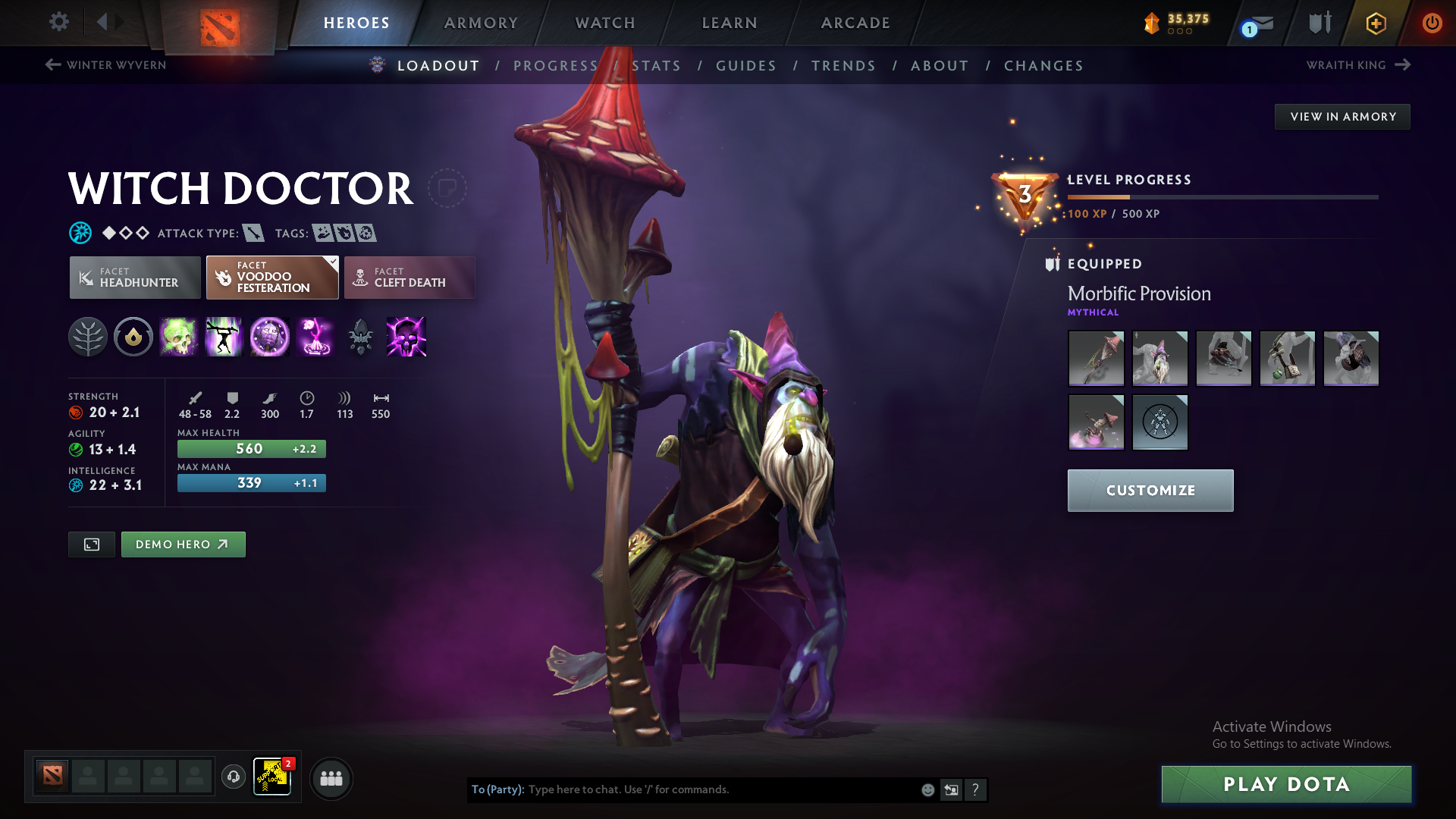This screenshot has width=1456, height=819.
Task: Switch to the Cleft Death facet
Action: pos(409,278)
